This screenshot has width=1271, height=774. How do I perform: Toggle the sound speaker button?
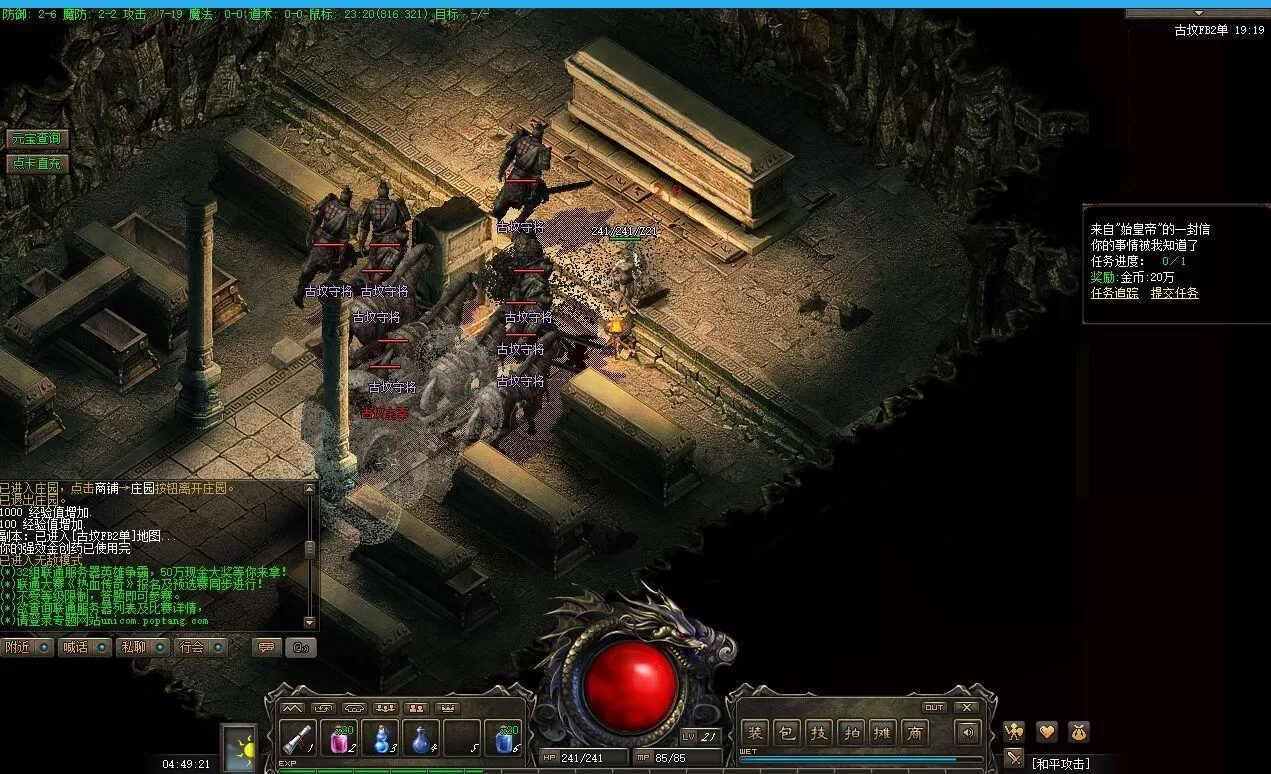tap(967, 733)
